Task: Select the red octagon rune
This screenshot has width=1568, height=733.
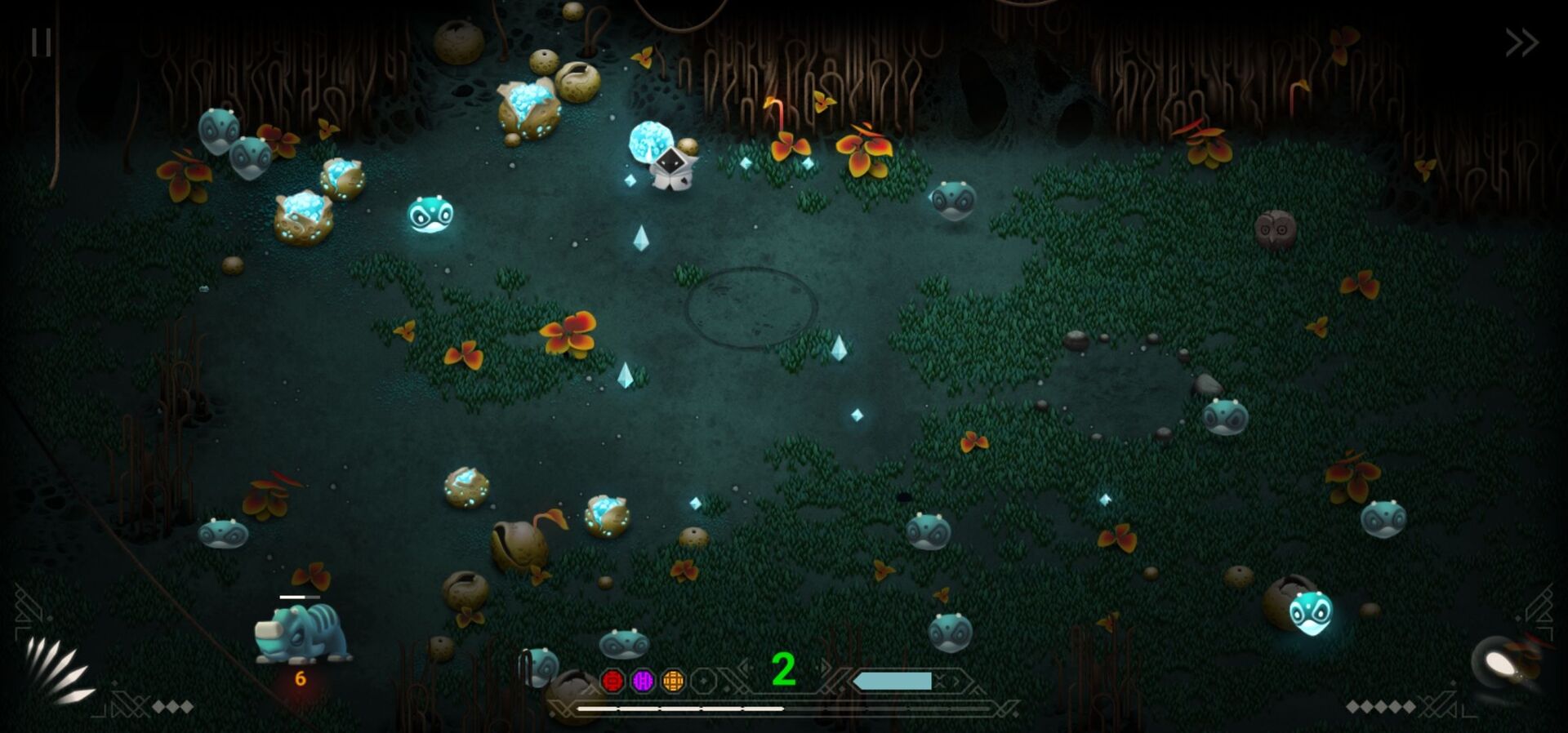Action: (x=612, y=681)
